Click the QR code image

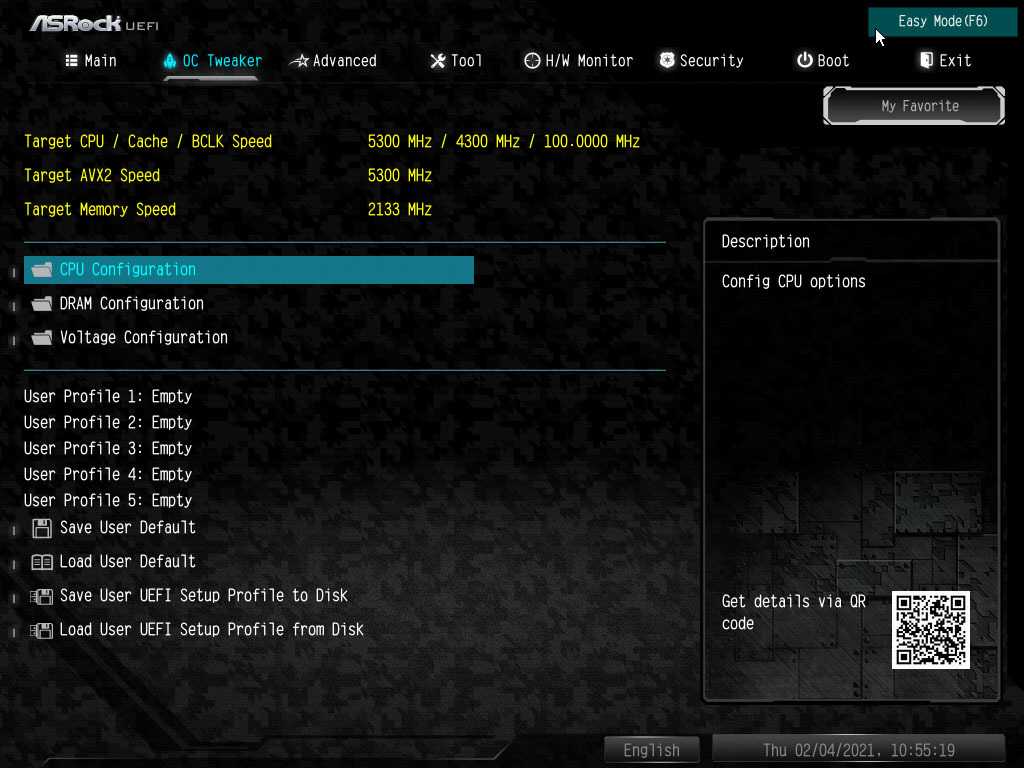[x=931, y=630]
